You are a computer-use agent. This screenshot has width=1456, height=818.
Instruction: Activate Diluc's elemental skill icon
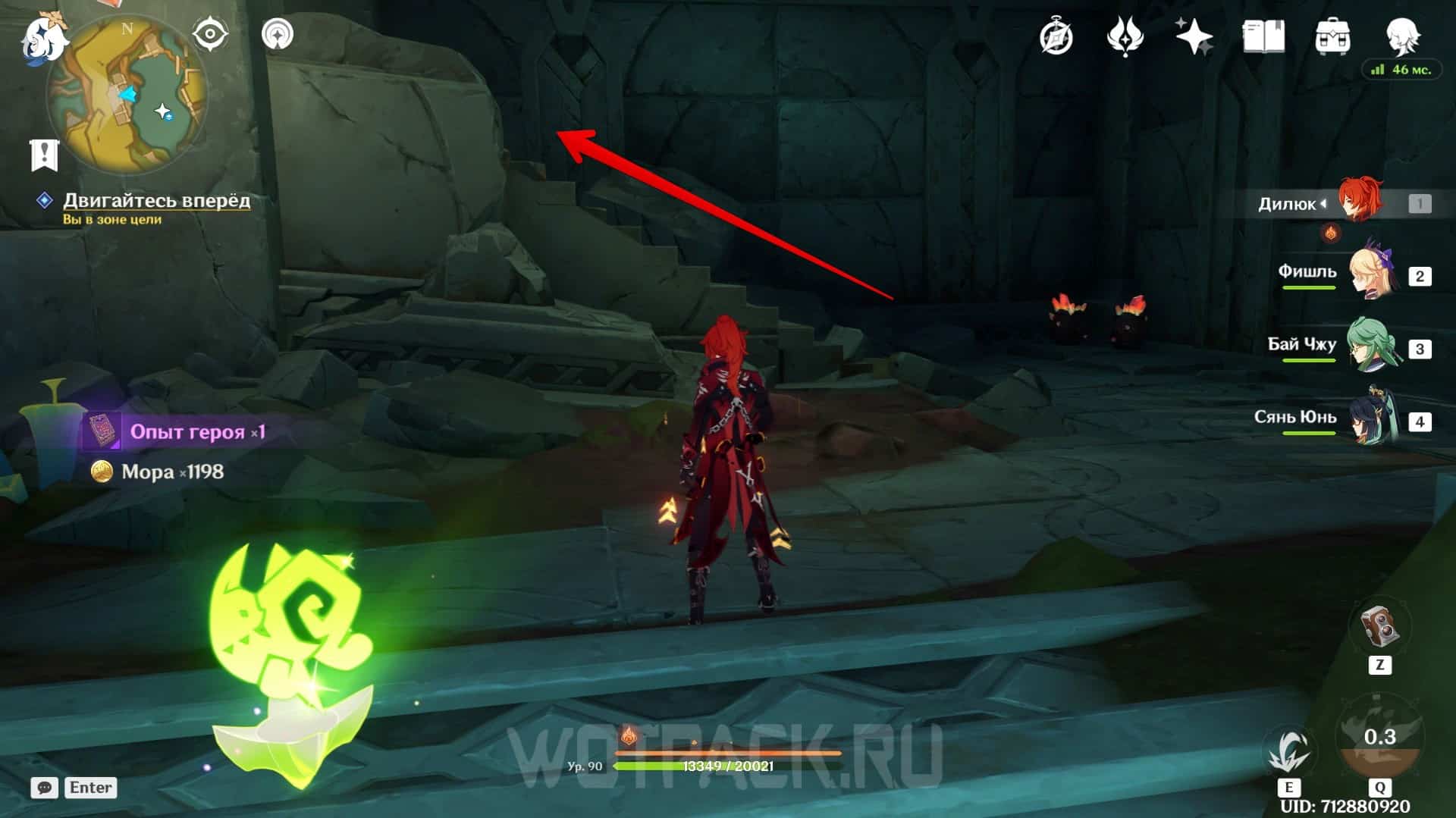pyautogui.click(x=1289, y=751)
